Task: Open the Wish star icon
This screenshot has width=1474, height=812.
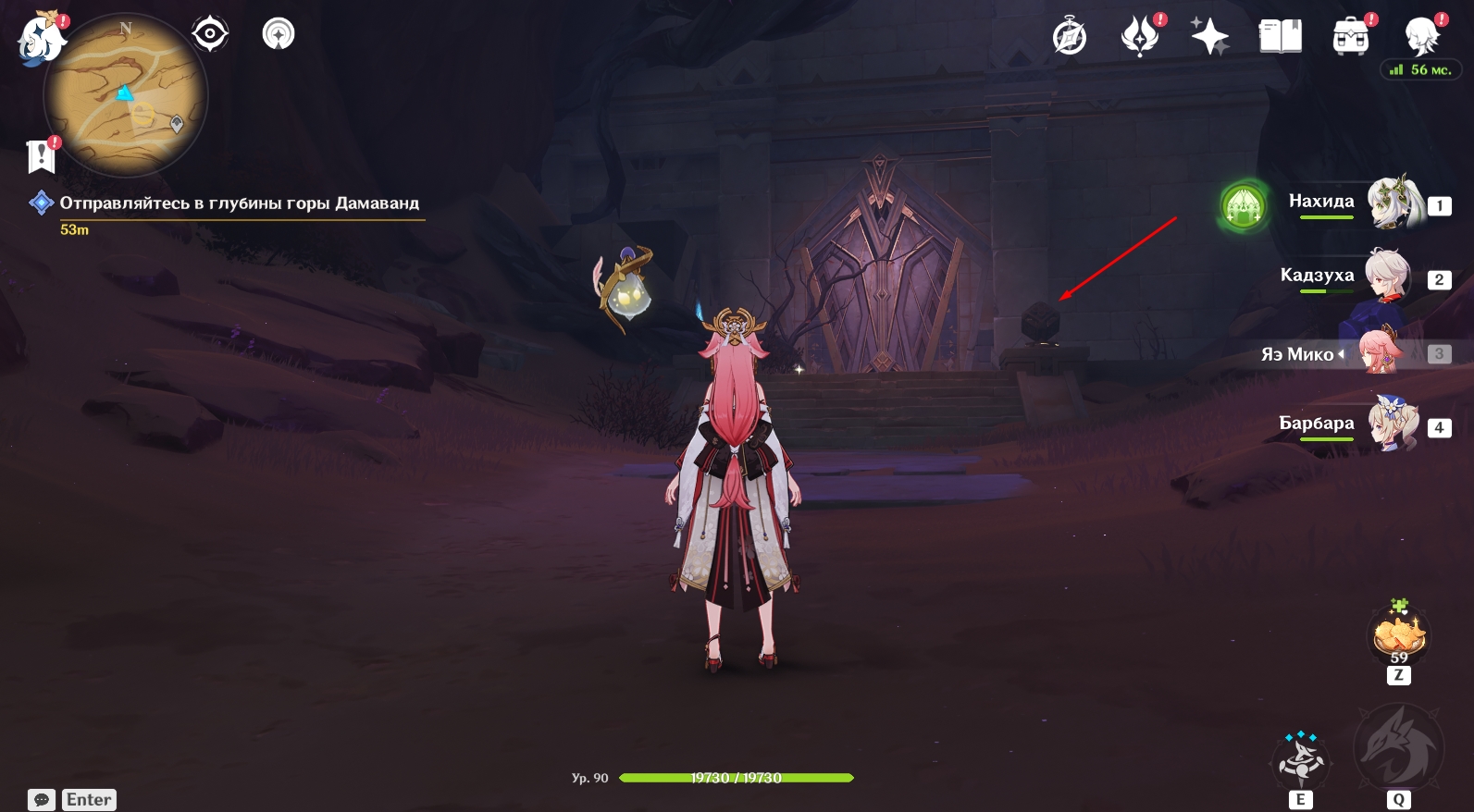Action: 1209,37
